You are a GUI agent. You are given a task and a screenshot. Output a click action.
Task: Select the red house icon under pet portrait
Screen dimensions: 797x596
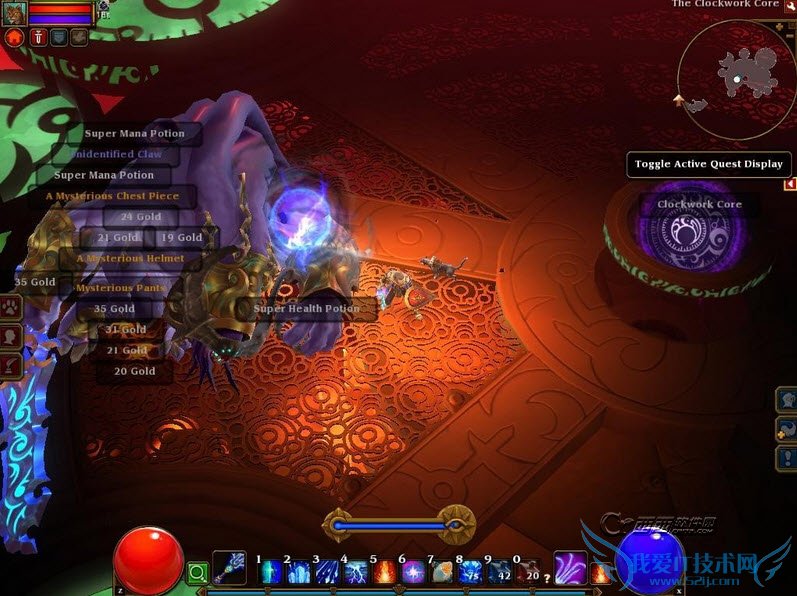tap(14, 37)
